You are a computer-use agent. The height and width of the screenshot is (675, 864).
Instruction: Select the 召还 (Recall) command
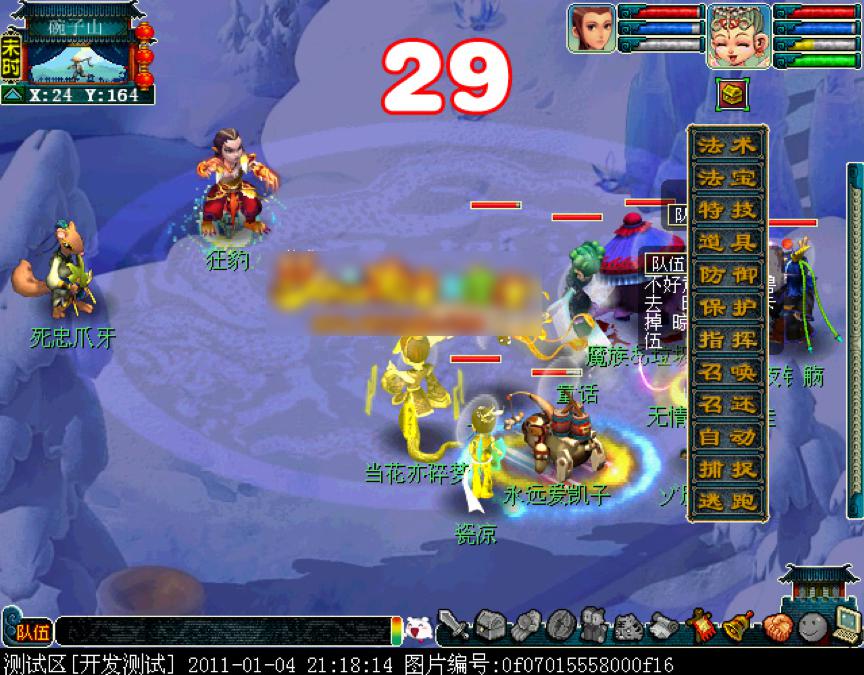728,404
